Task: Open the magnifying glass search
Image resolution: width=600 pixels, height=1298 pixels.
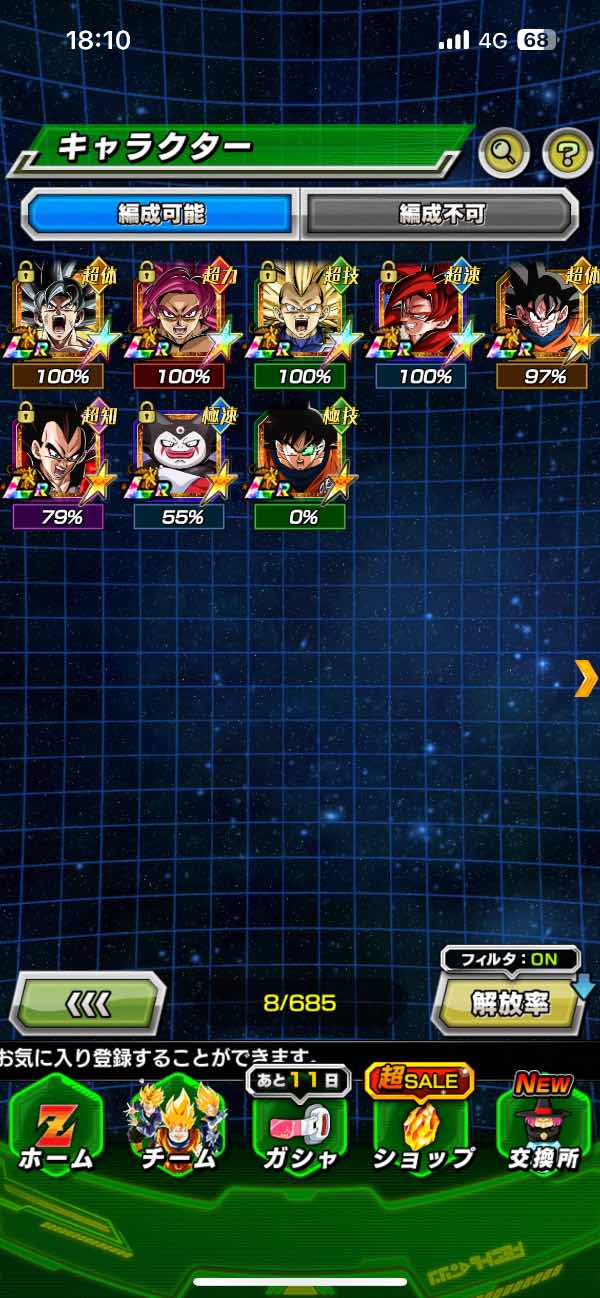Action: [504, 153]
